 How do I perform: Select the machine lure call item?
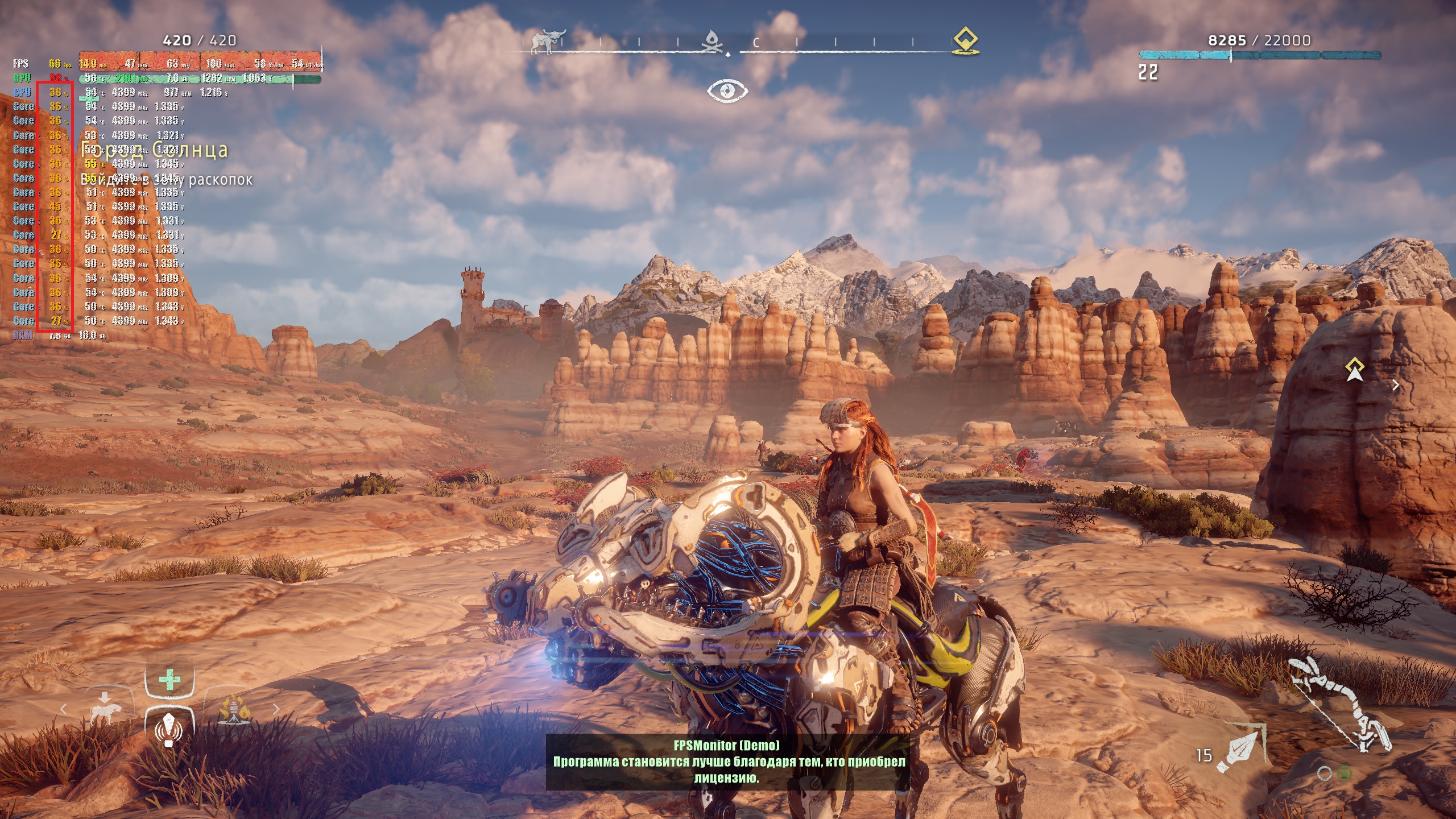(x=169, y=727)
